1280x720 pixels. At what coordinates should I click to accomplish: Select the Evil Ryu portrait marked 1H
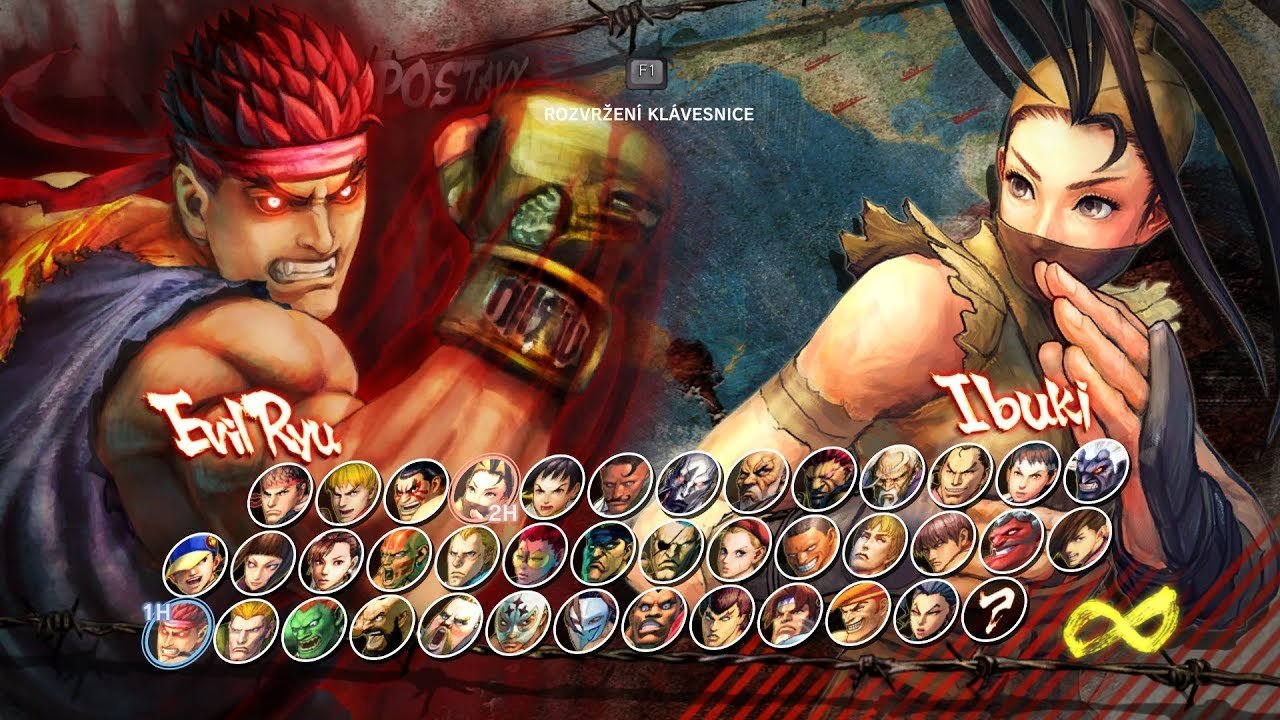177,633
